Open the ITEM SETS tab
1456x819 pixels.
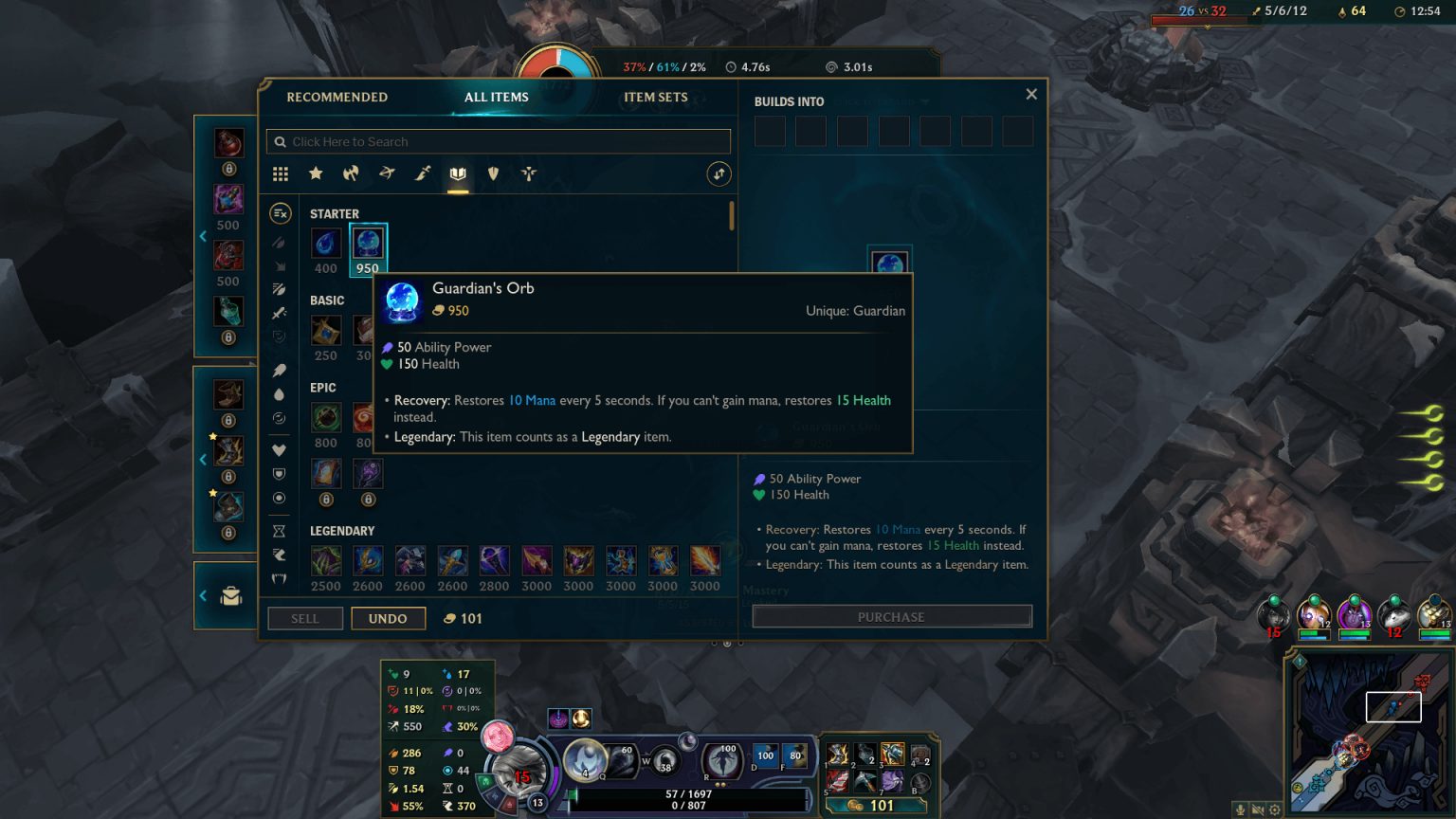tap(656, 97)
